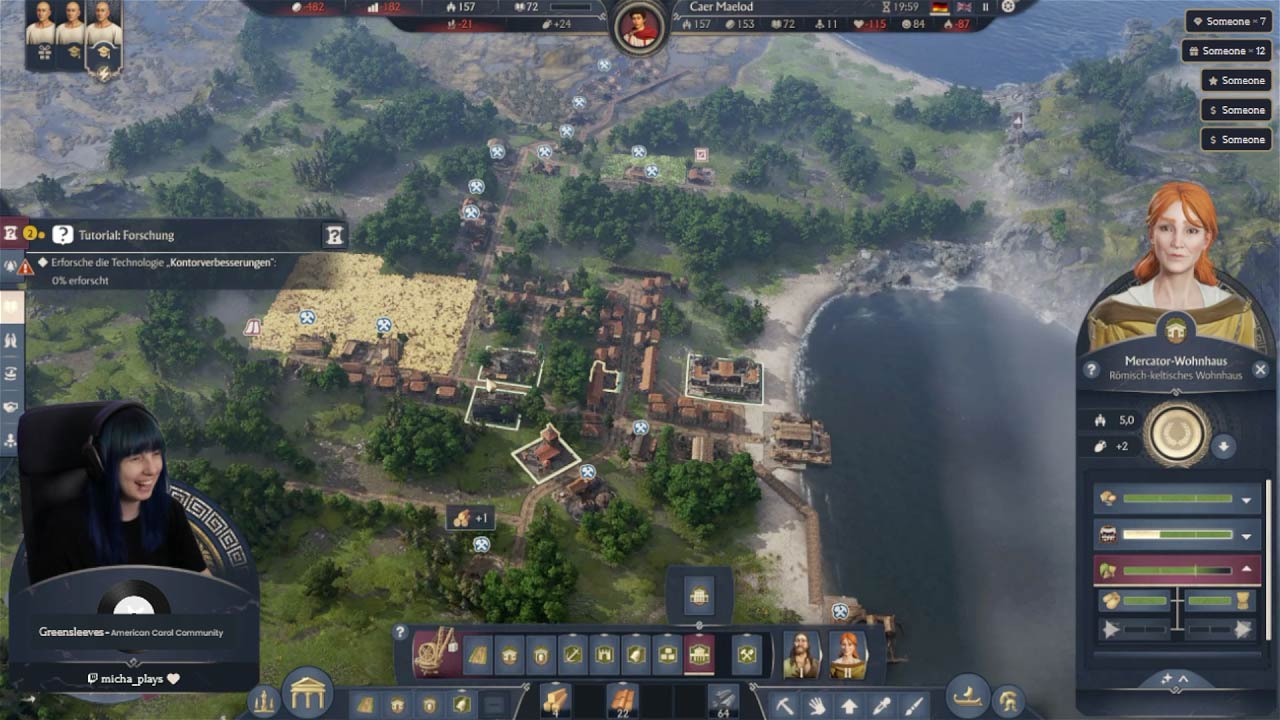Select the upgrade arrow tool
Viewport: 1280px width, 720px height.
(849, 706)
